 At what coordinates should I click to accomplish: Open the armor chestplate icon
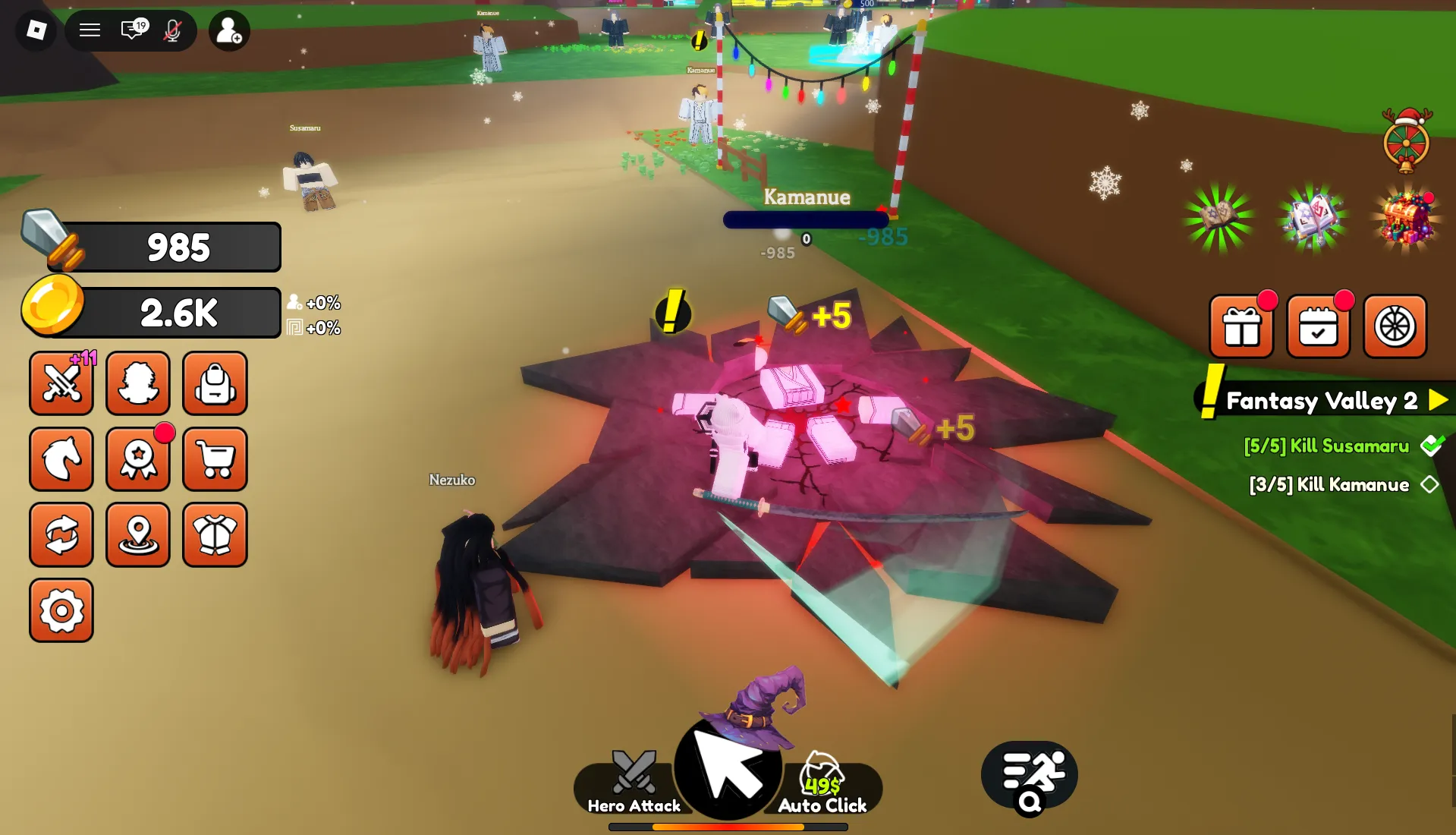(215, 535)
